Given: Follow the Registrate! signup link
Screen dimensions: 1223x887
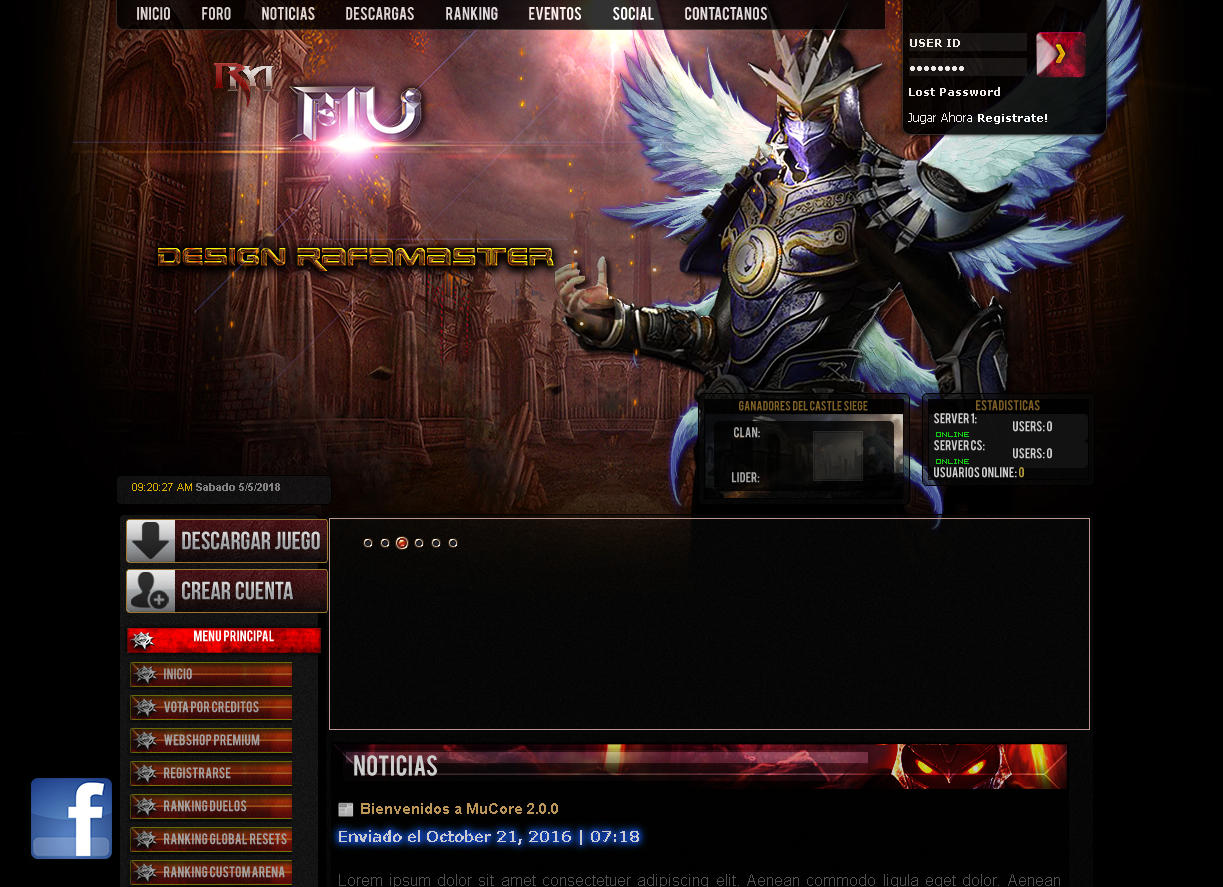Looking at the screenshot, I should [x=1012, y=118].
